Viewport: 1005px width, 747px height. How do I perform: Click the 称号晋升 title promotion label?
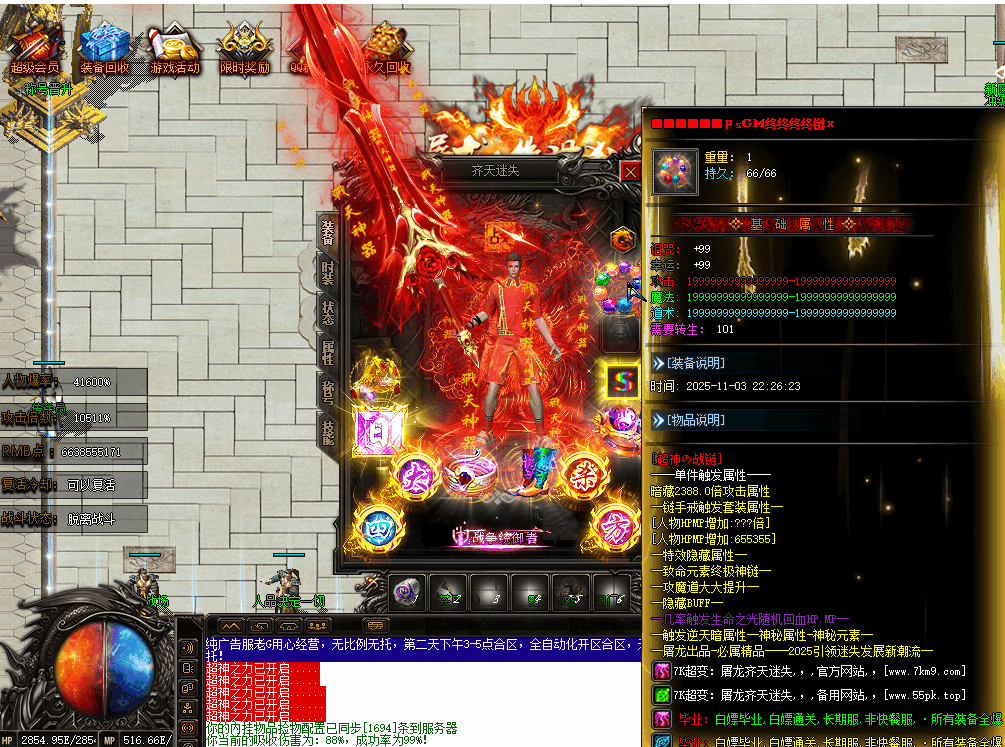tap(48, 88)
